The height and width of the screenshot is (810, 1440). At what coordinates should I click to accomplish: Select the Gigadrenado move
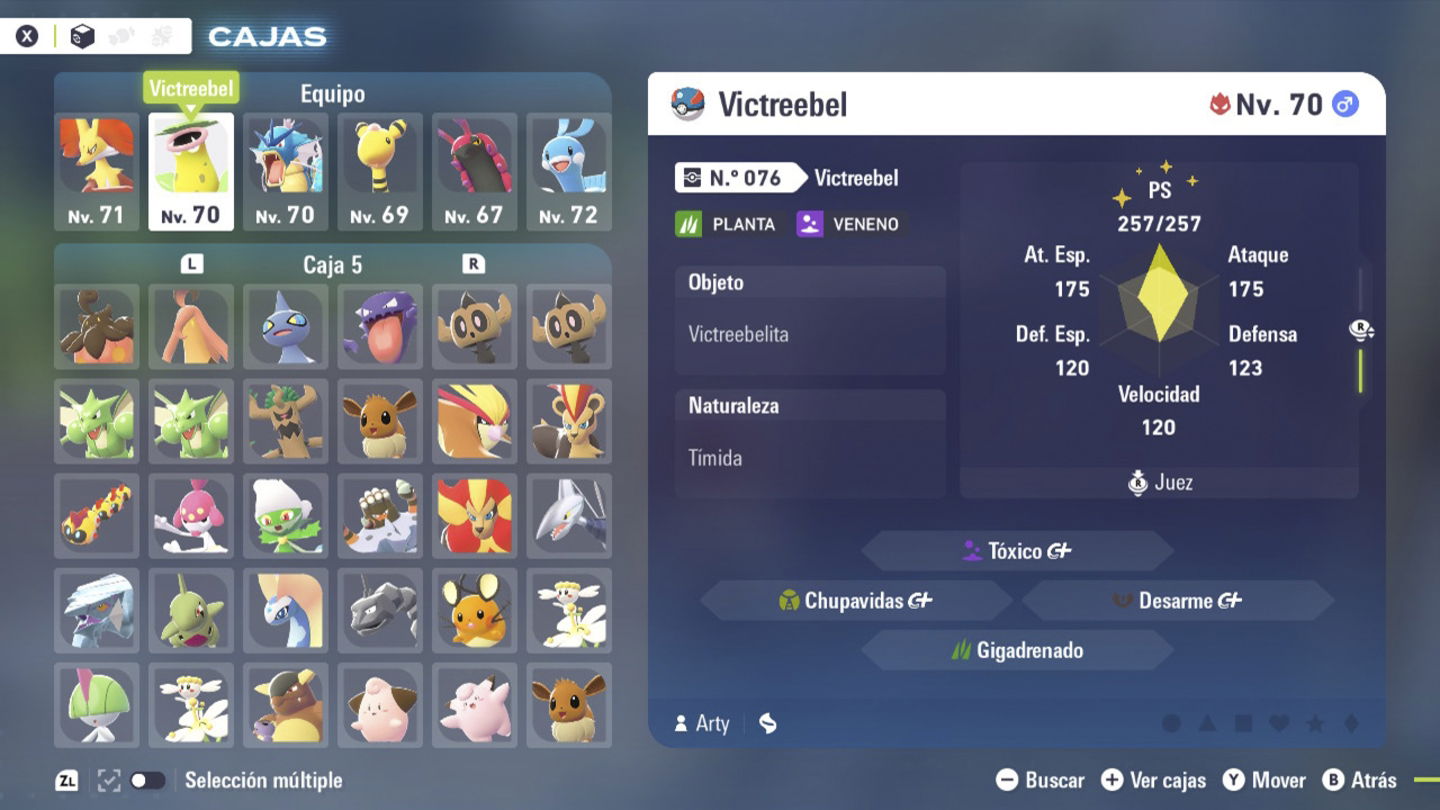(1017, 651)
